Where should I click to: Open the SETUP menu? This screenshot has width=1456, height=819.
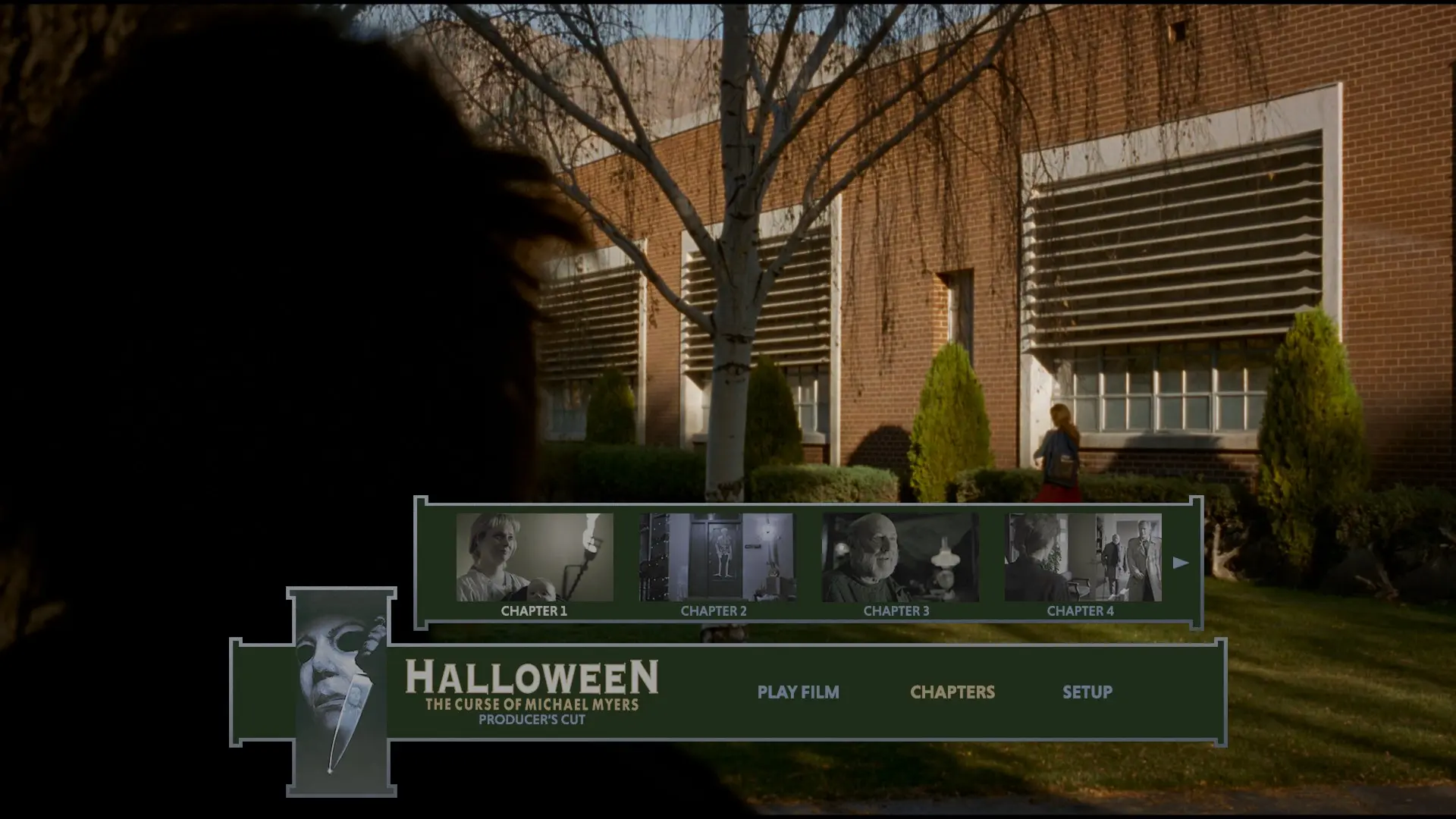click(1088, 692)
